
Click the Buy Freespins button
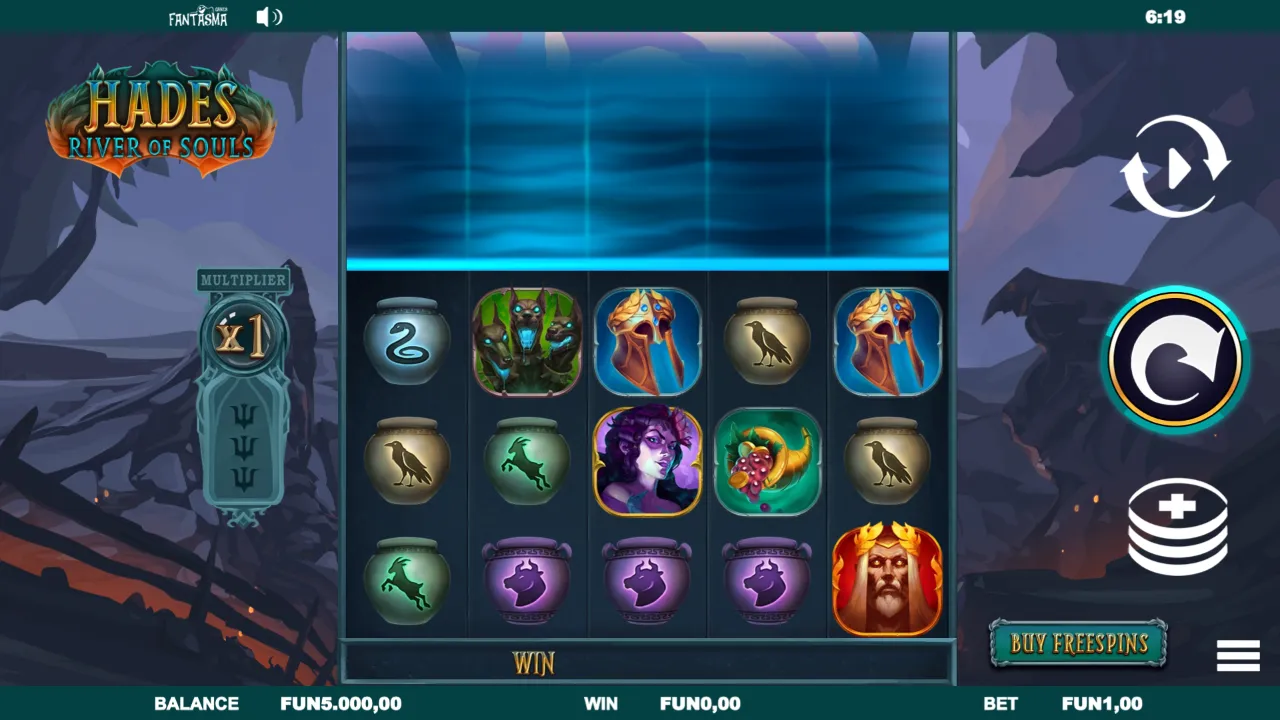[1078, 643]
